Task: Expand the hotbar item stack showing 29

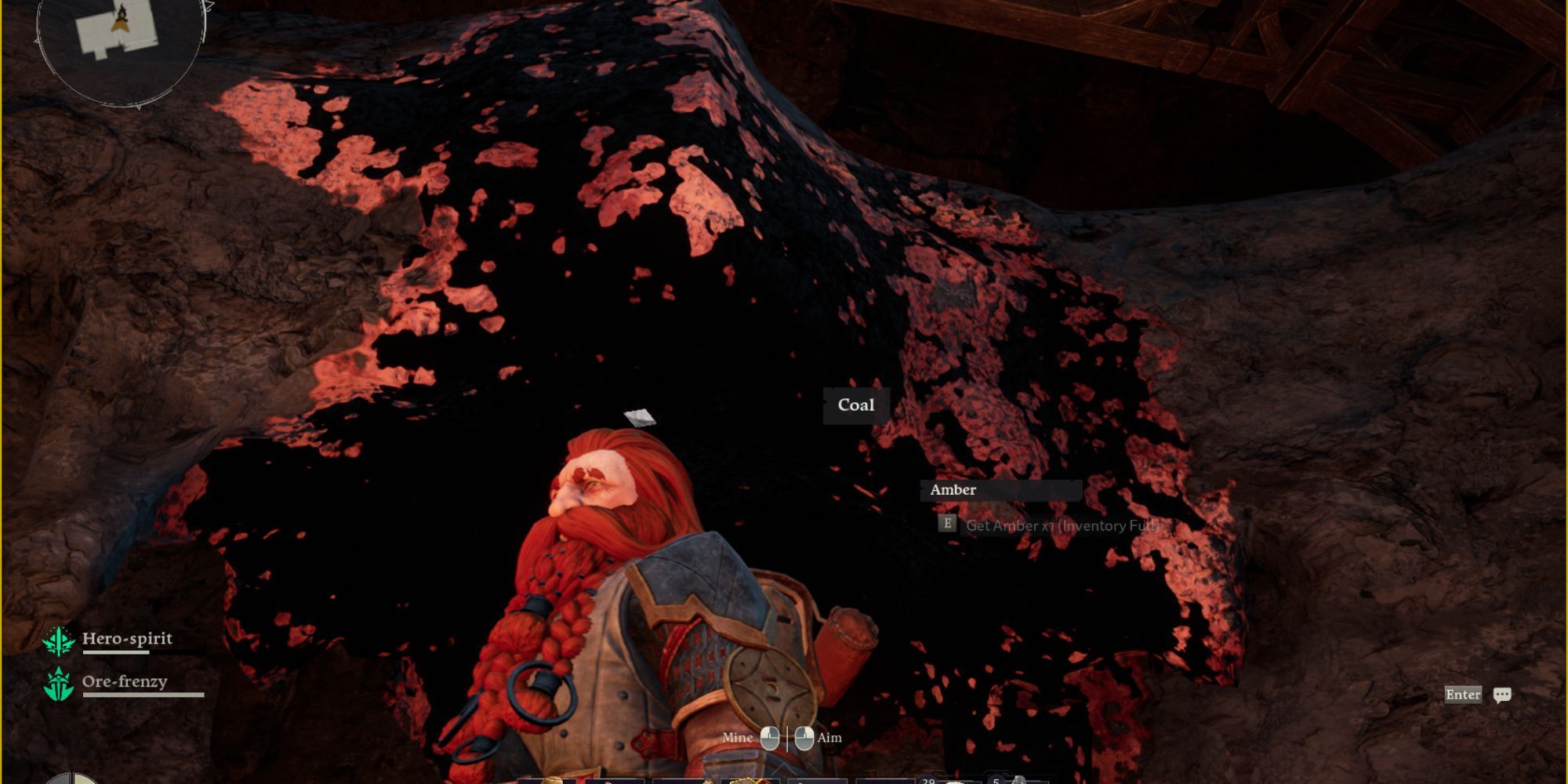Action: click(928, 779)
